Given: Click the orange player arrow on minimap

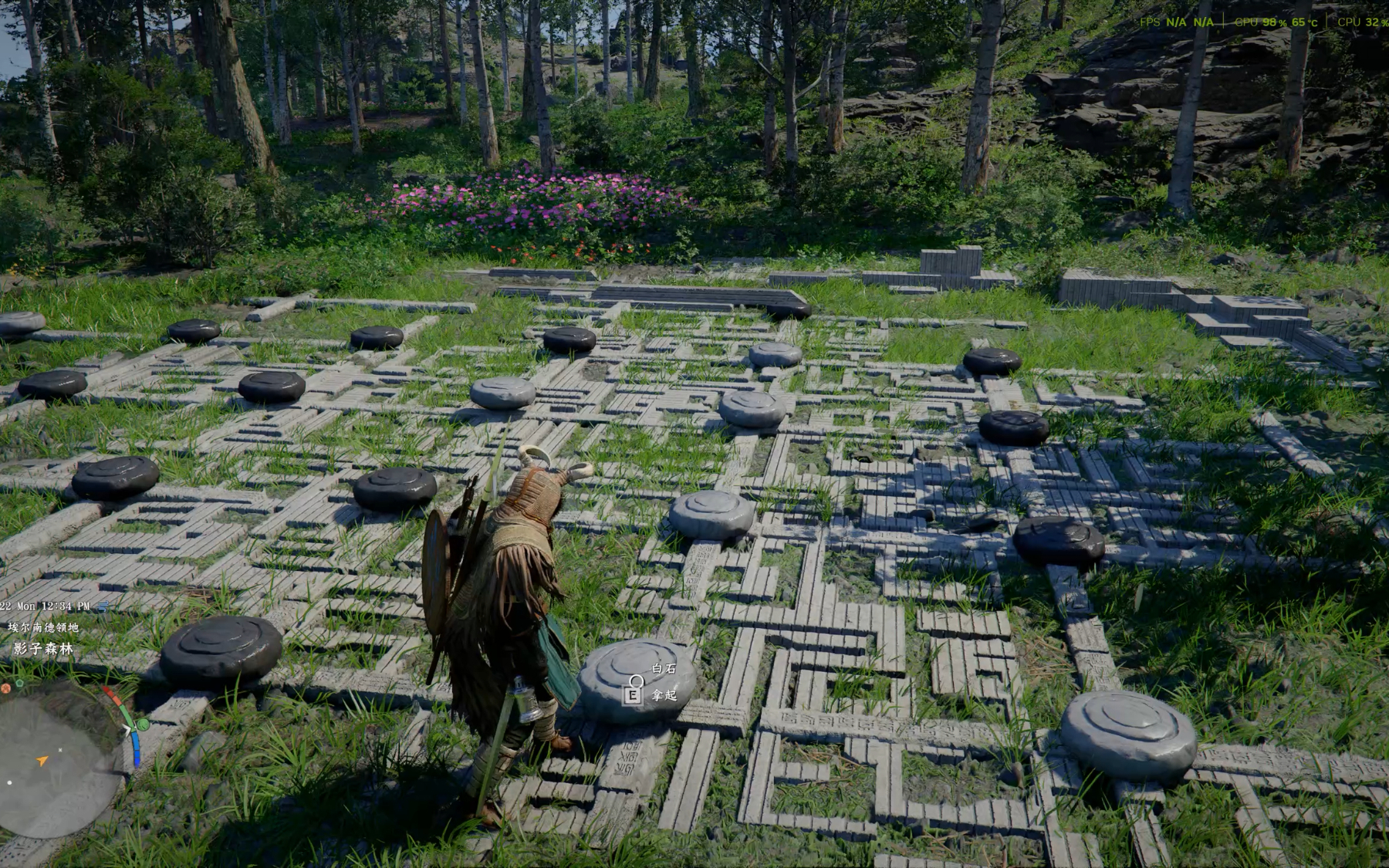Looking at the screenshot, I should click(x=42, y=761).
